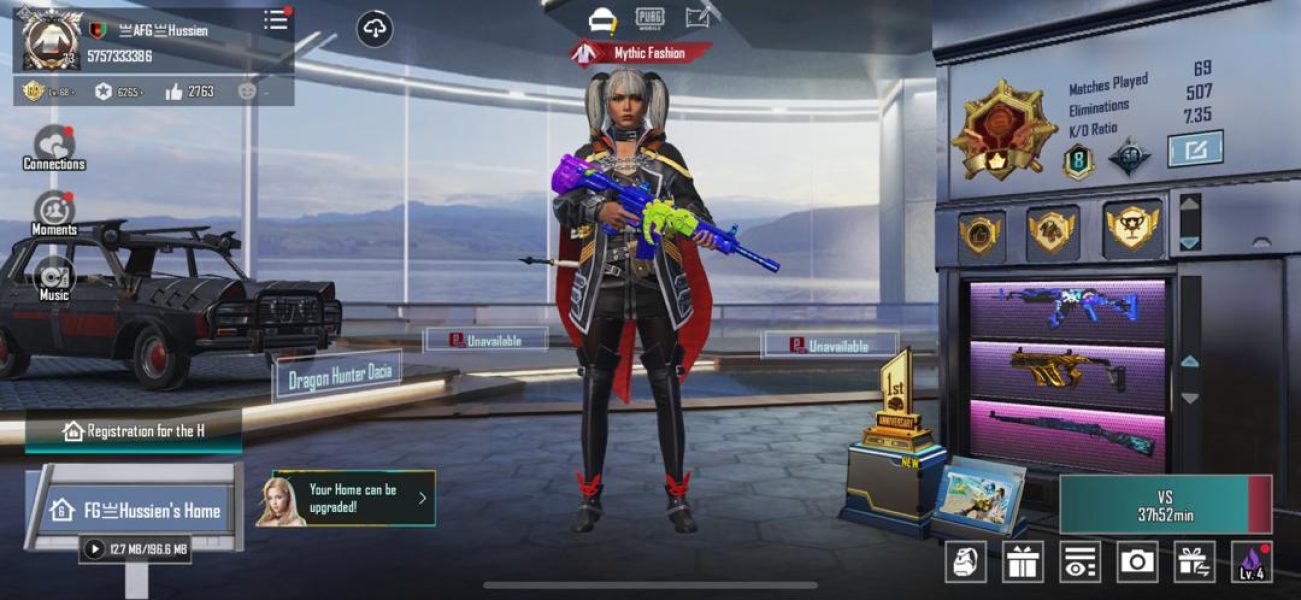Open the purple flame Lv. 4 icon
Screen dimensions: 1301x600
pos(1251,562)
